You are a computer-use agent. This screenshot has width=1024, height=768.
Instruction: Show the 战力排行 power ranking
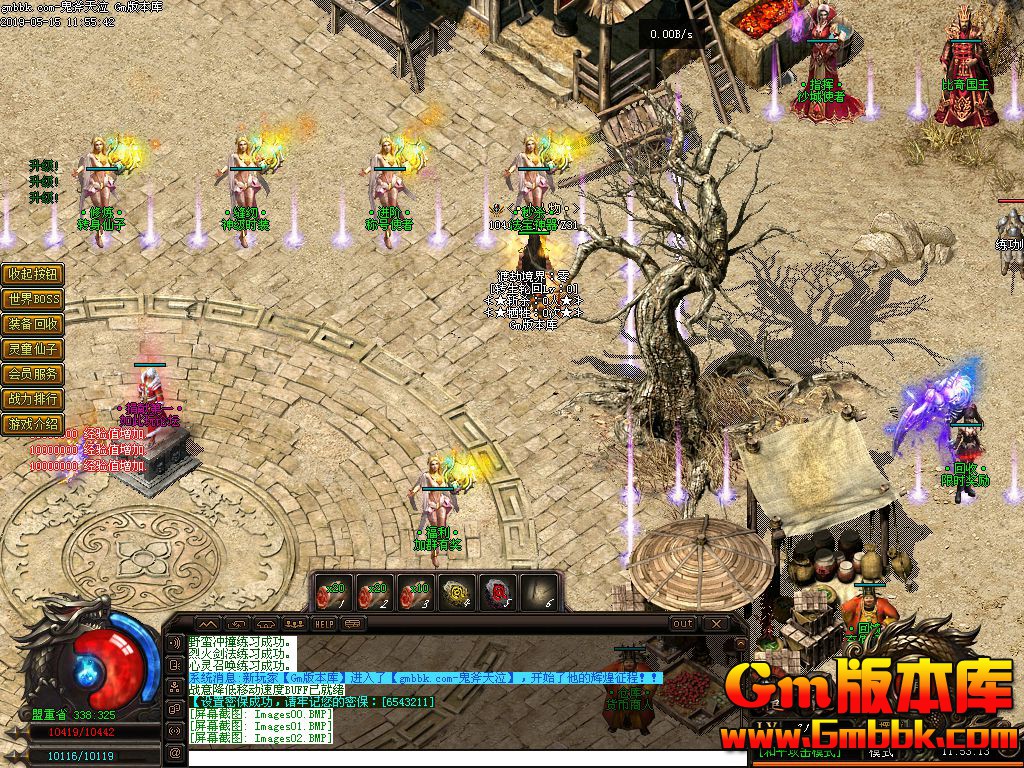point(34,399)
